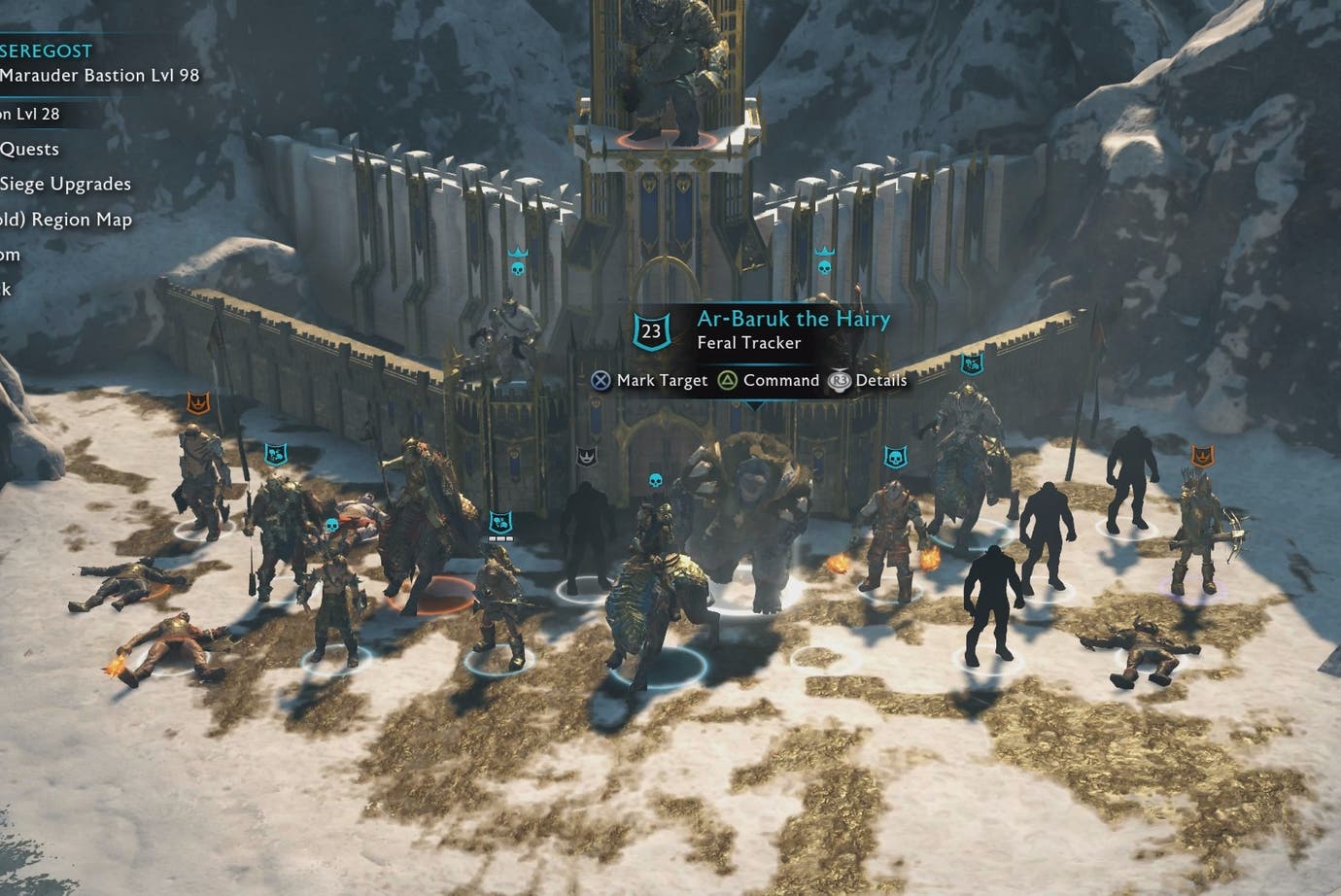Click the blue X Mark Target icon
1341x896 pixels.
[x=600, y=380]
